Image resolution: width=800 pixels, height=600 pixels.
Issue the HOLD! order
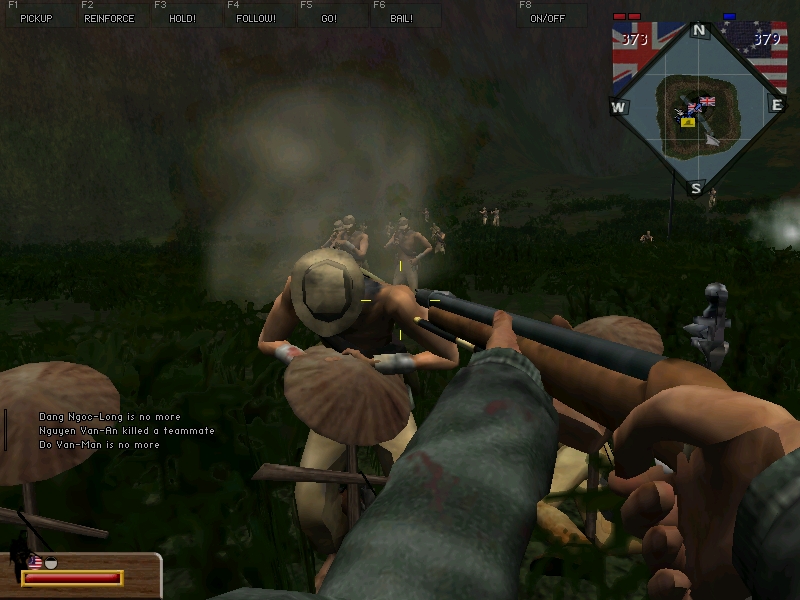[x=182, y=18]
